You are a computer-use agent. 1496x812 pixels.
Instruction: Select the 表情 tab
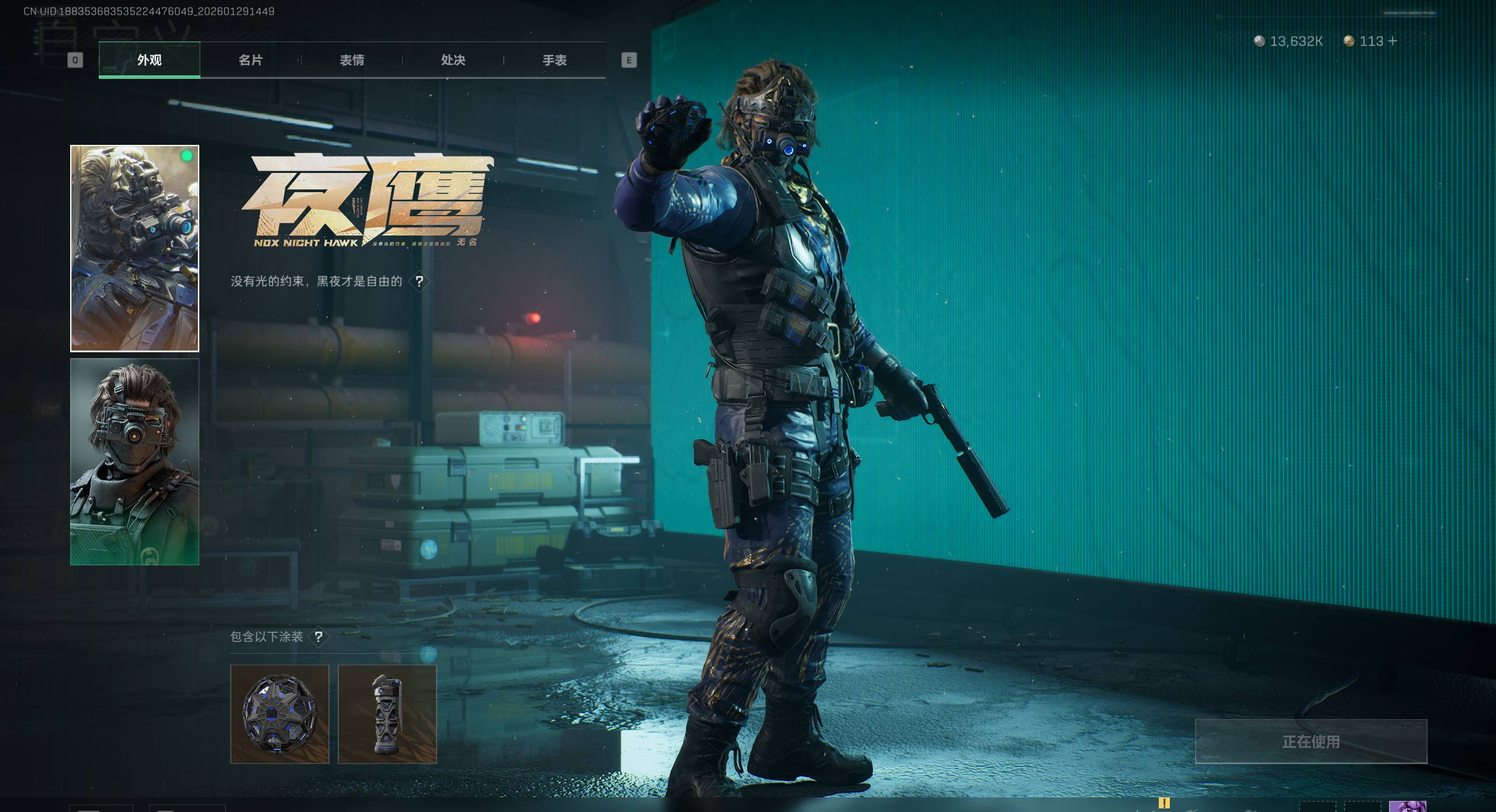(x=352, y=60)
